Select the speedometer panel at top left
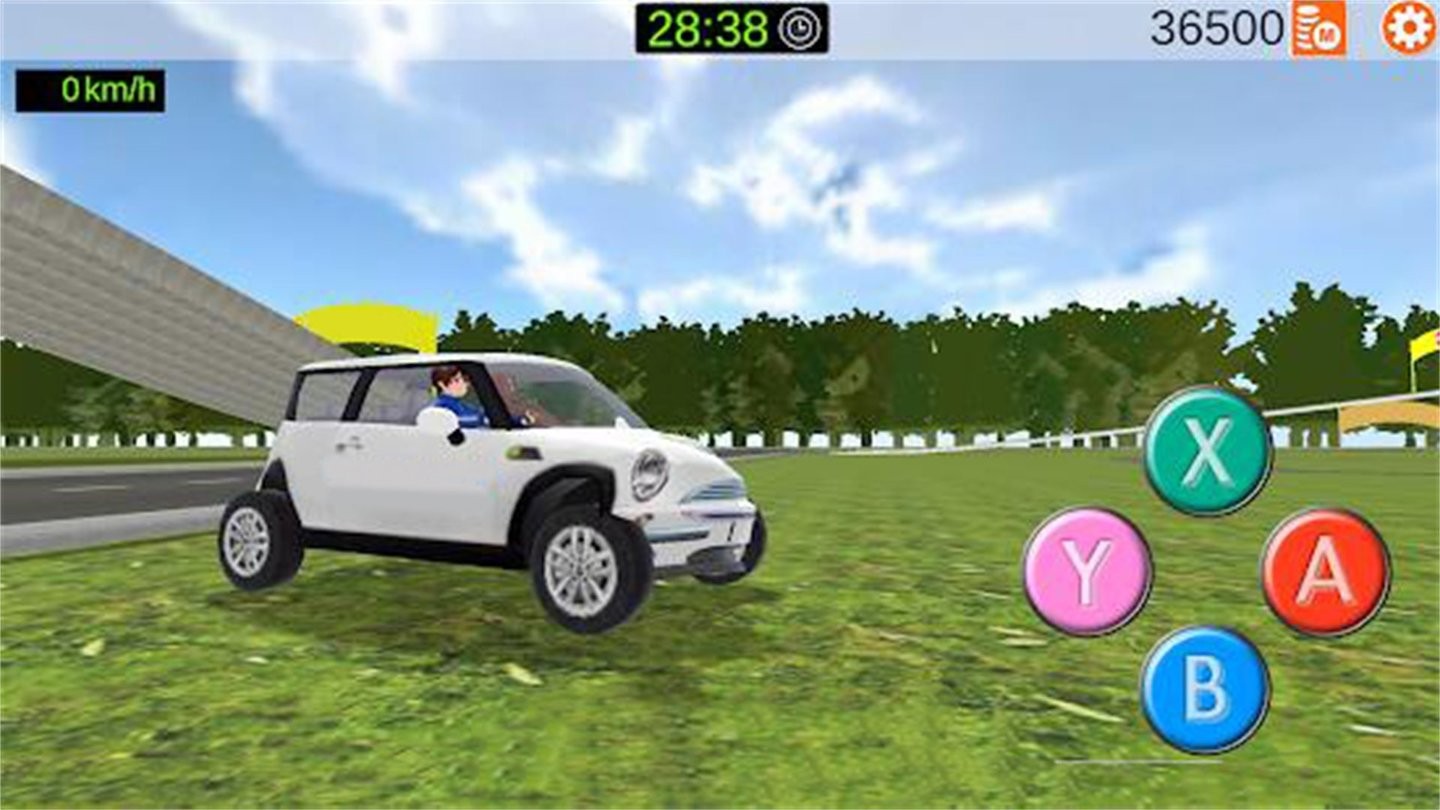This screenshot has height=810, width=1440. pyautogui.click(x=88, y=91)
